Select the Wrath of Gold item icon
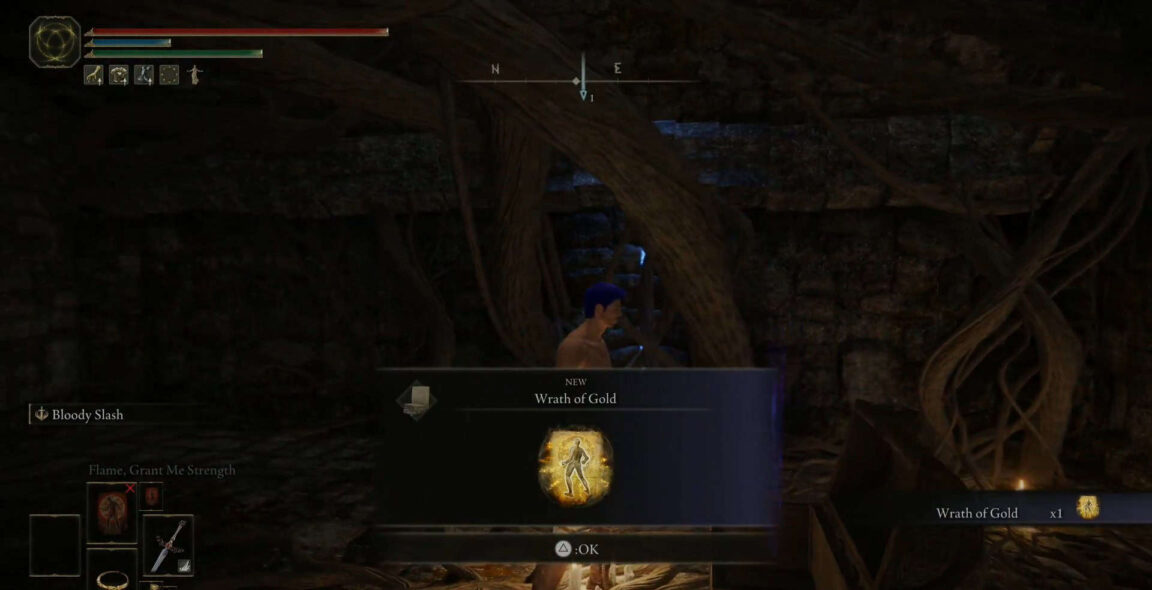This screenshot has height=590, width=1152. tap(574, 465)
